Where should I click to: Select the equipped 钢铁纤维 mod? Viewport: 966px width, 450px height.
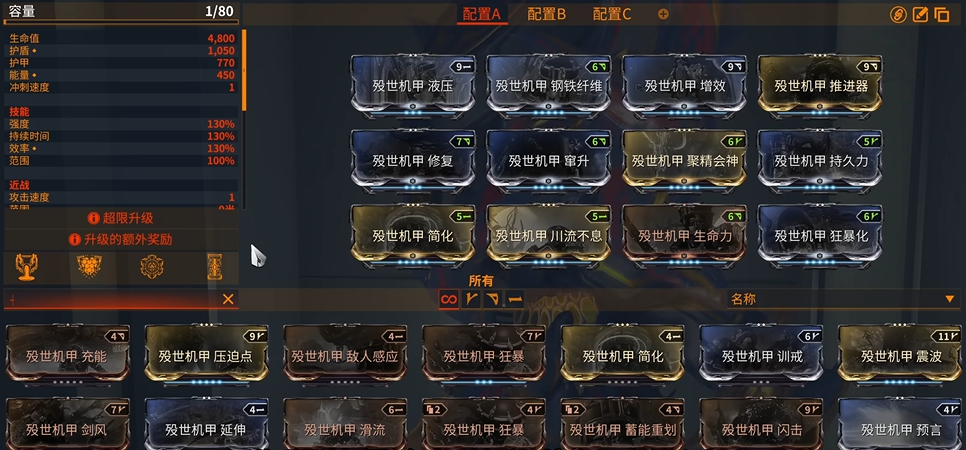click(x=549, y=85)
